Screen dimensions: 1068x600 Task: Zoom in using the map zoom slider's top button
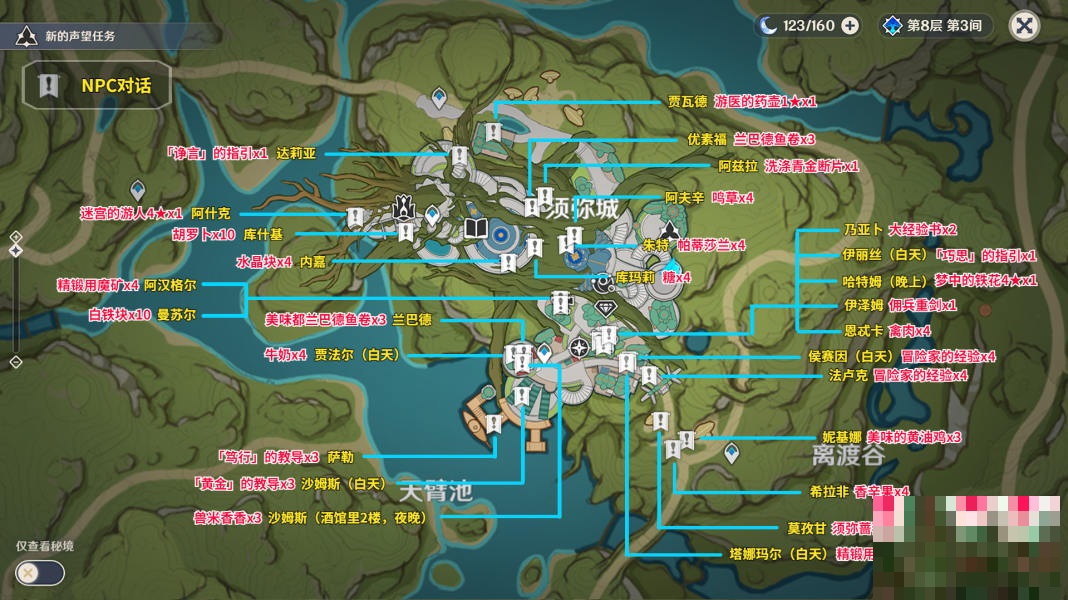pyautogui.click(x=16, y=237)
